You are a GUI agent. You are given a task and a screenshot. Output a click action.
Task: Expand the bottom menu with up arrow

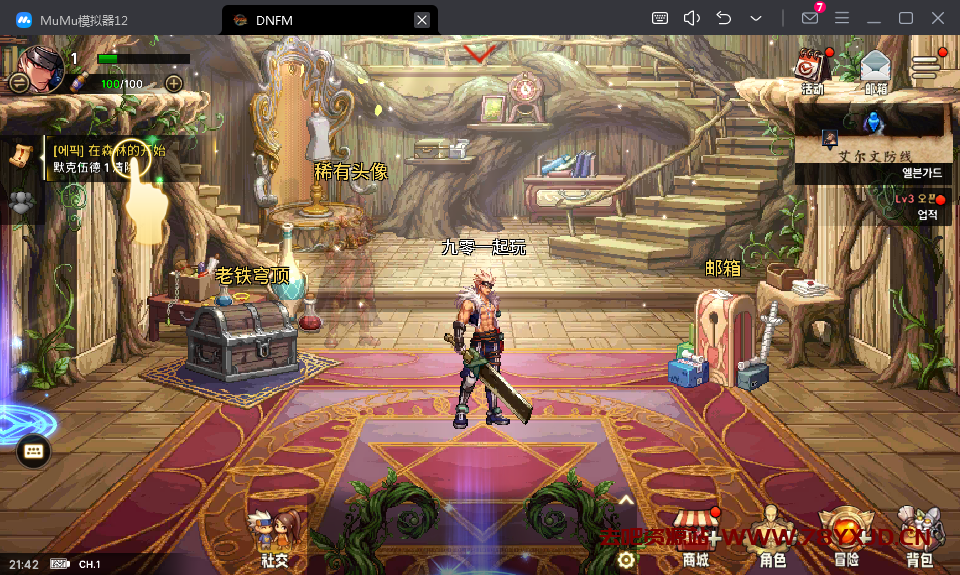(626, 499)
